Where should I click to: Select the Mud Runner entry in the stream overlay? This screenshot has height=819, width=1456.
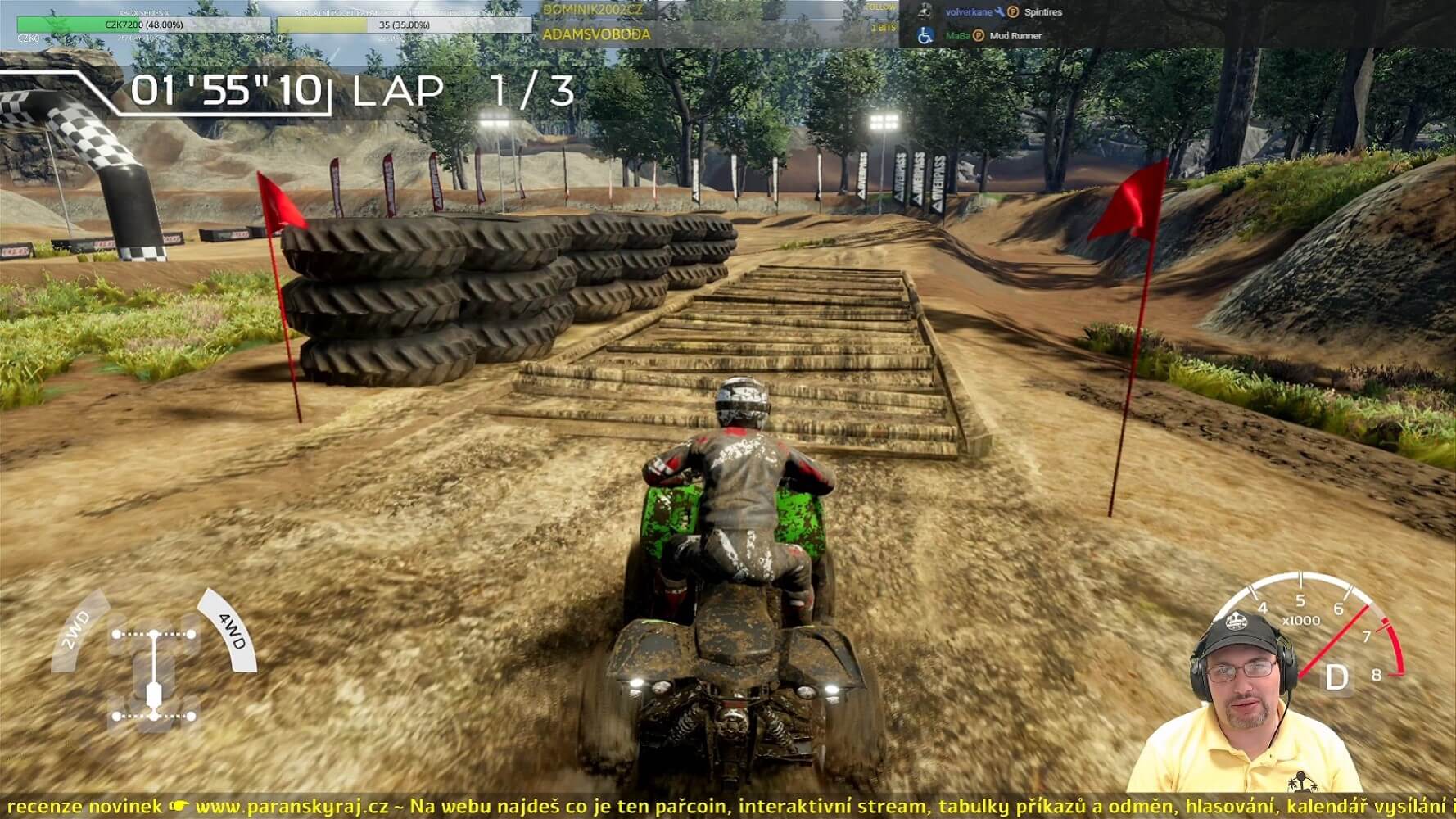(1015, 36)
